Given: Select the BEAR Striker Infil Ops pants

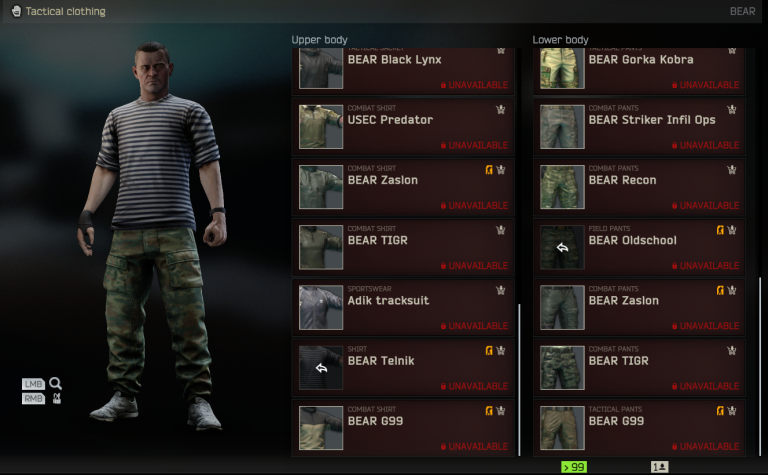Looking at the screenshot, I should (x=644, y=126).
